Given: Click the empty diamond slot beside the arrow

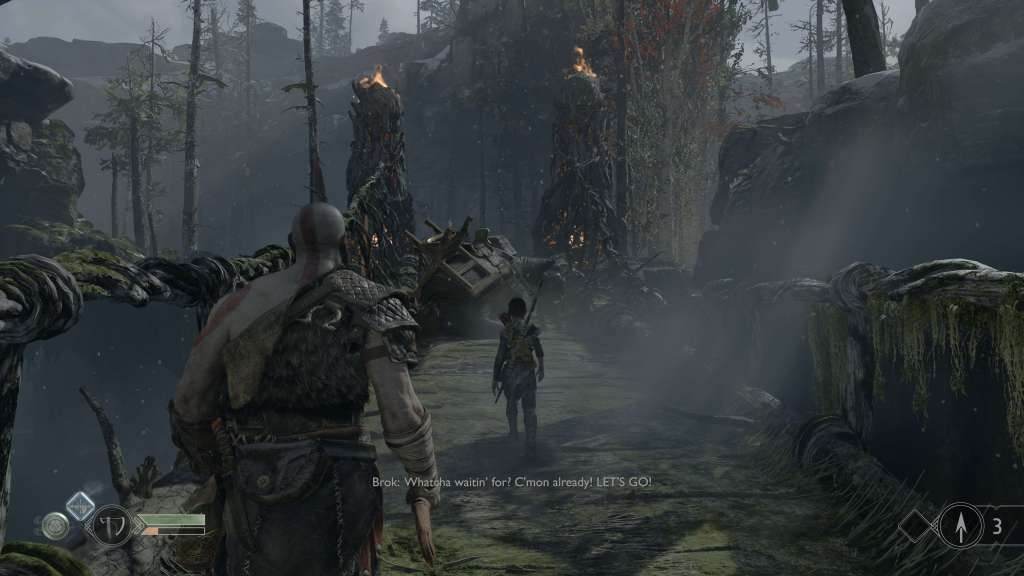Looking at the screenshot, I should [x=917, y=526].
